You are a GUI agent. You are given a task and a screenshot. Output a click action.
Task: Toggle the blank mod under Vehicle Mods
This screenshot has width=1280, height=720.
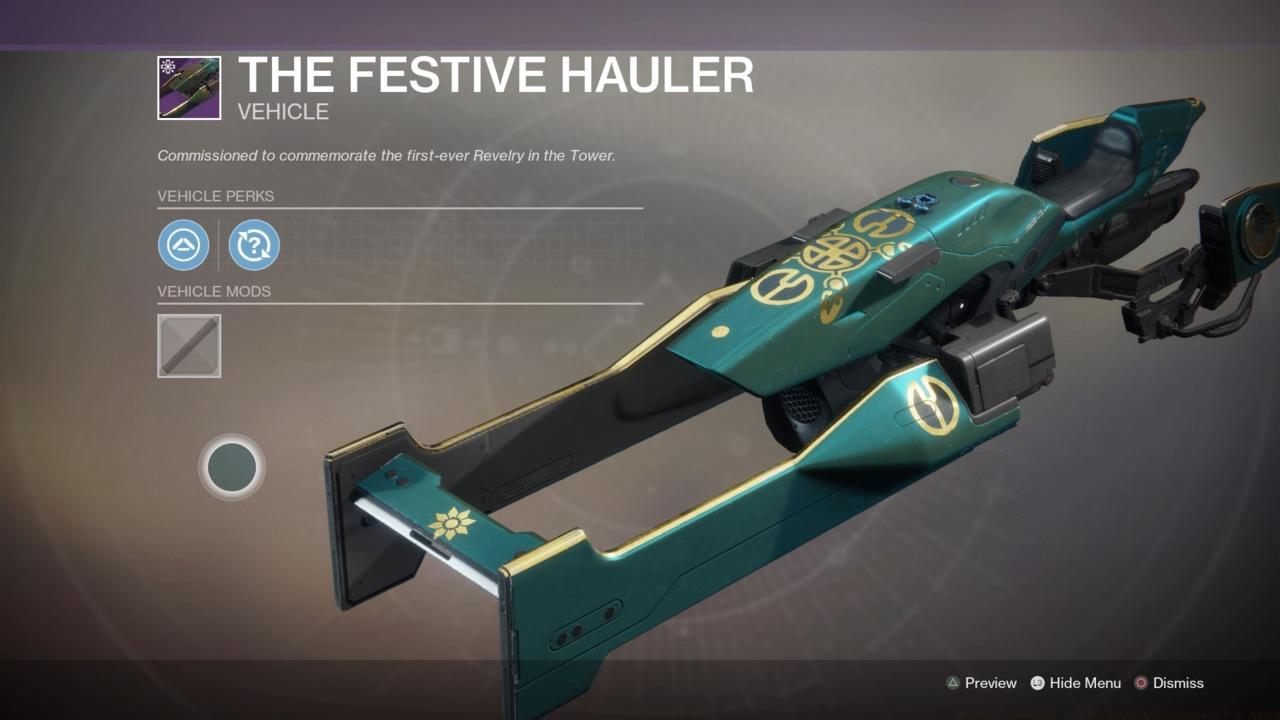[x=188, y=345]
